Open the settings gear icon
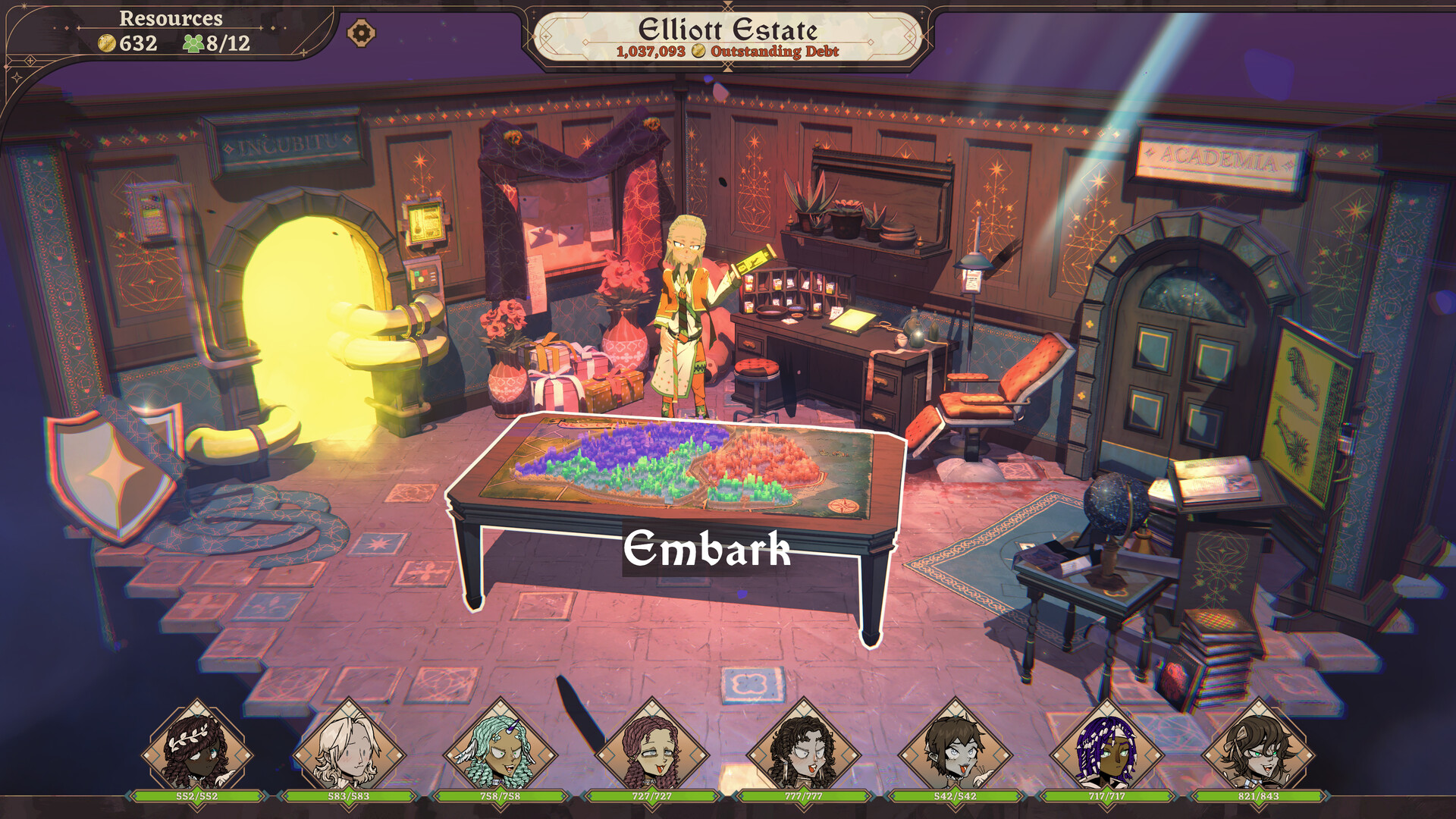 coord(361,33)
